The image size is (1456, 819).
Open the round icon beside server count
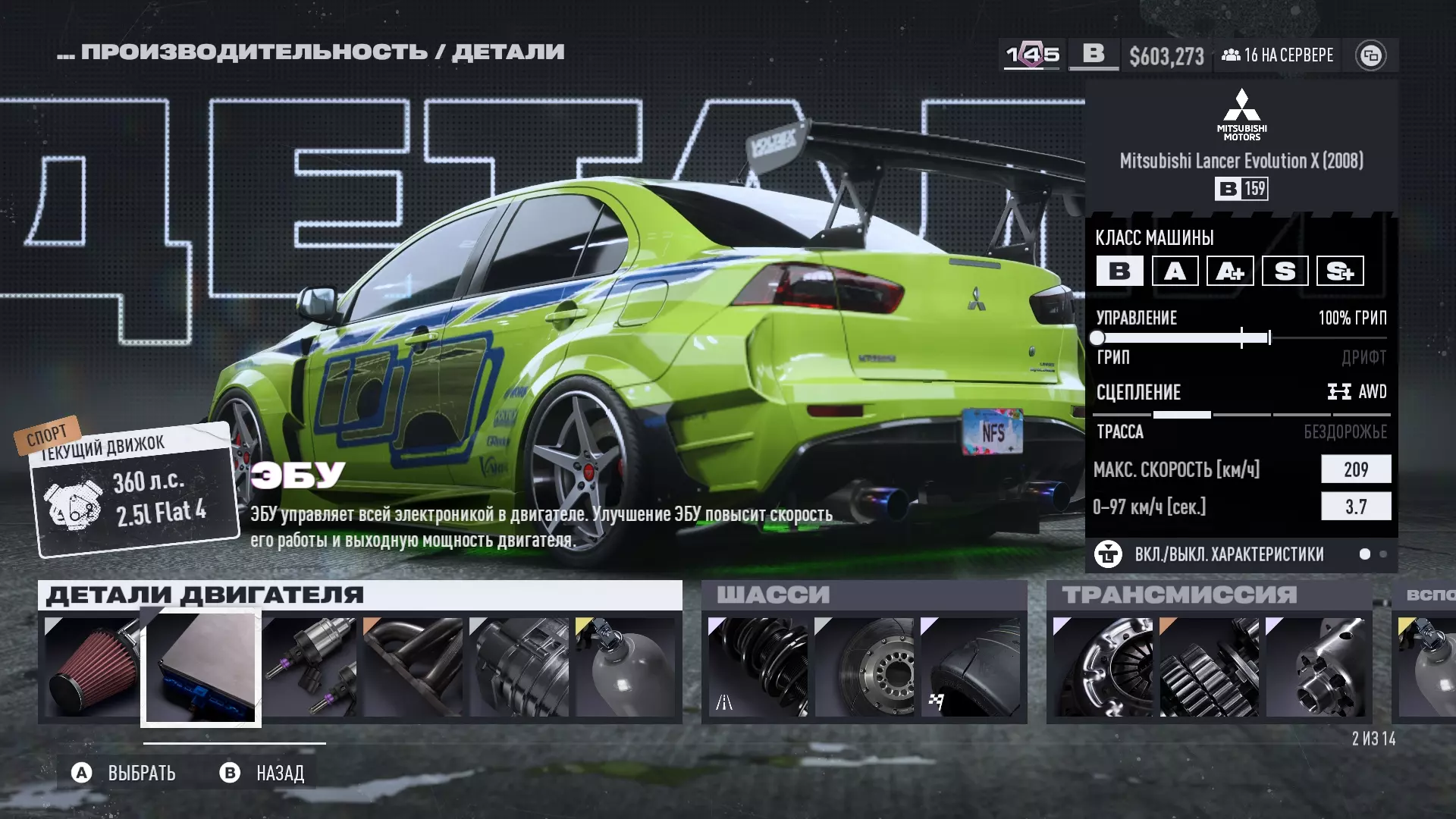pyautogui.click(x=1370, y=55)
